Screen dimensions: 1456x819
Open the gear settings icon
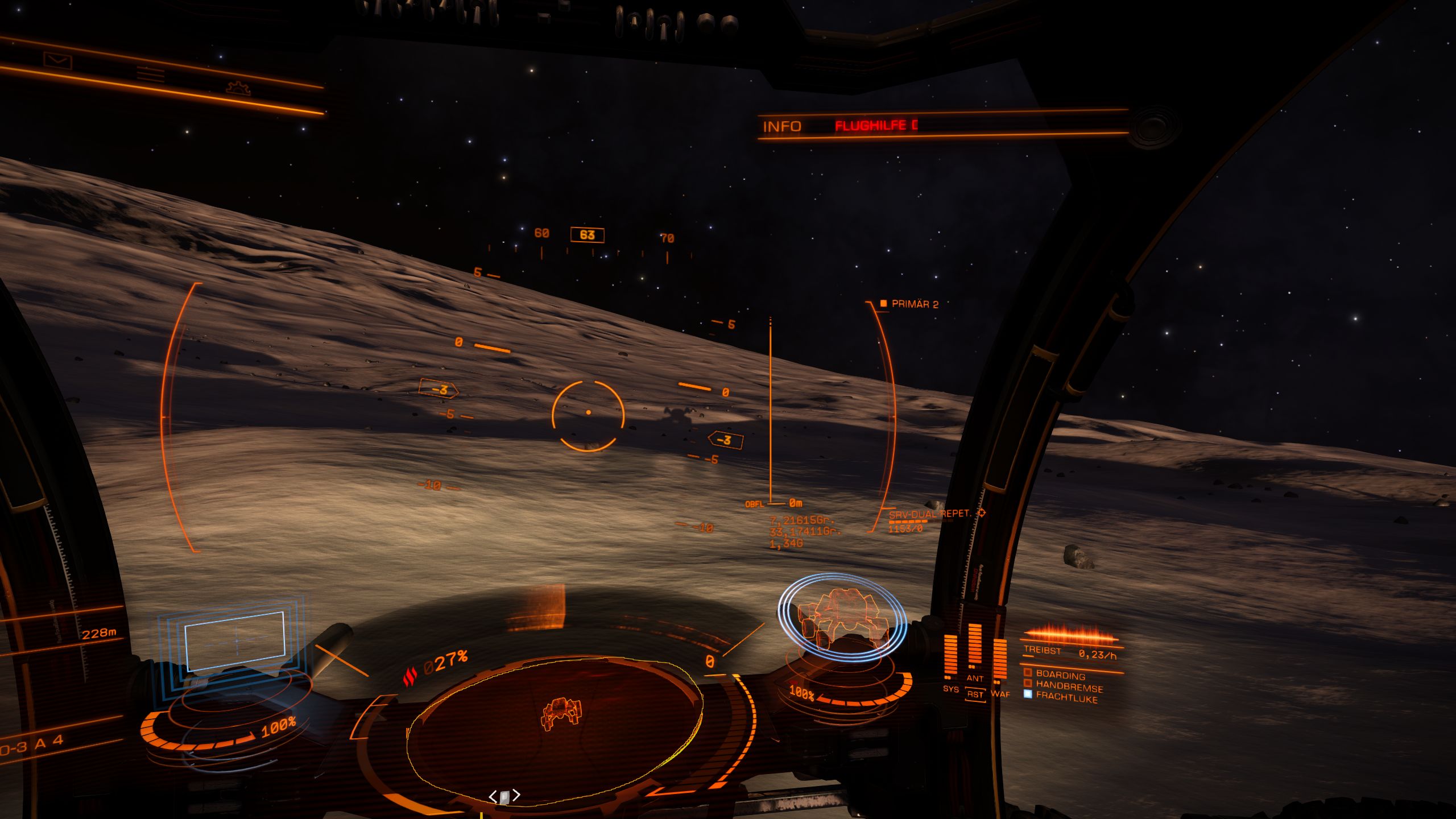[238, 88]
